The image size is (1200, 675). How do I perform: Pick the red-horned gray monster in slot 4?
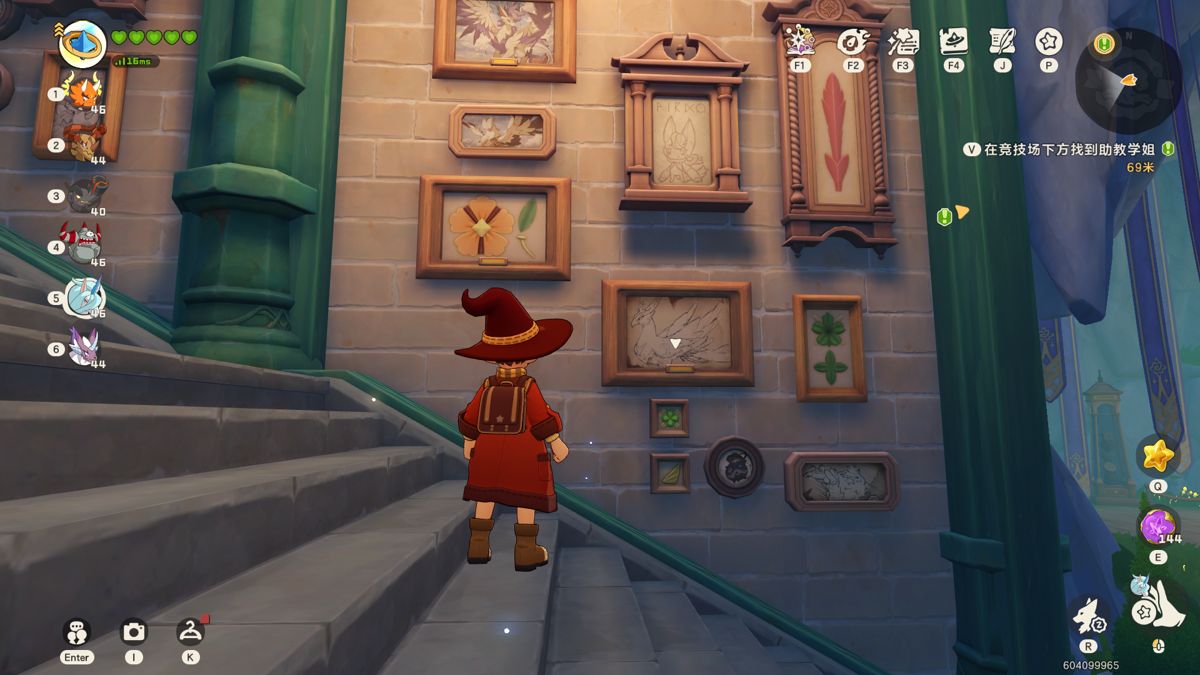[x=84, y=244]
